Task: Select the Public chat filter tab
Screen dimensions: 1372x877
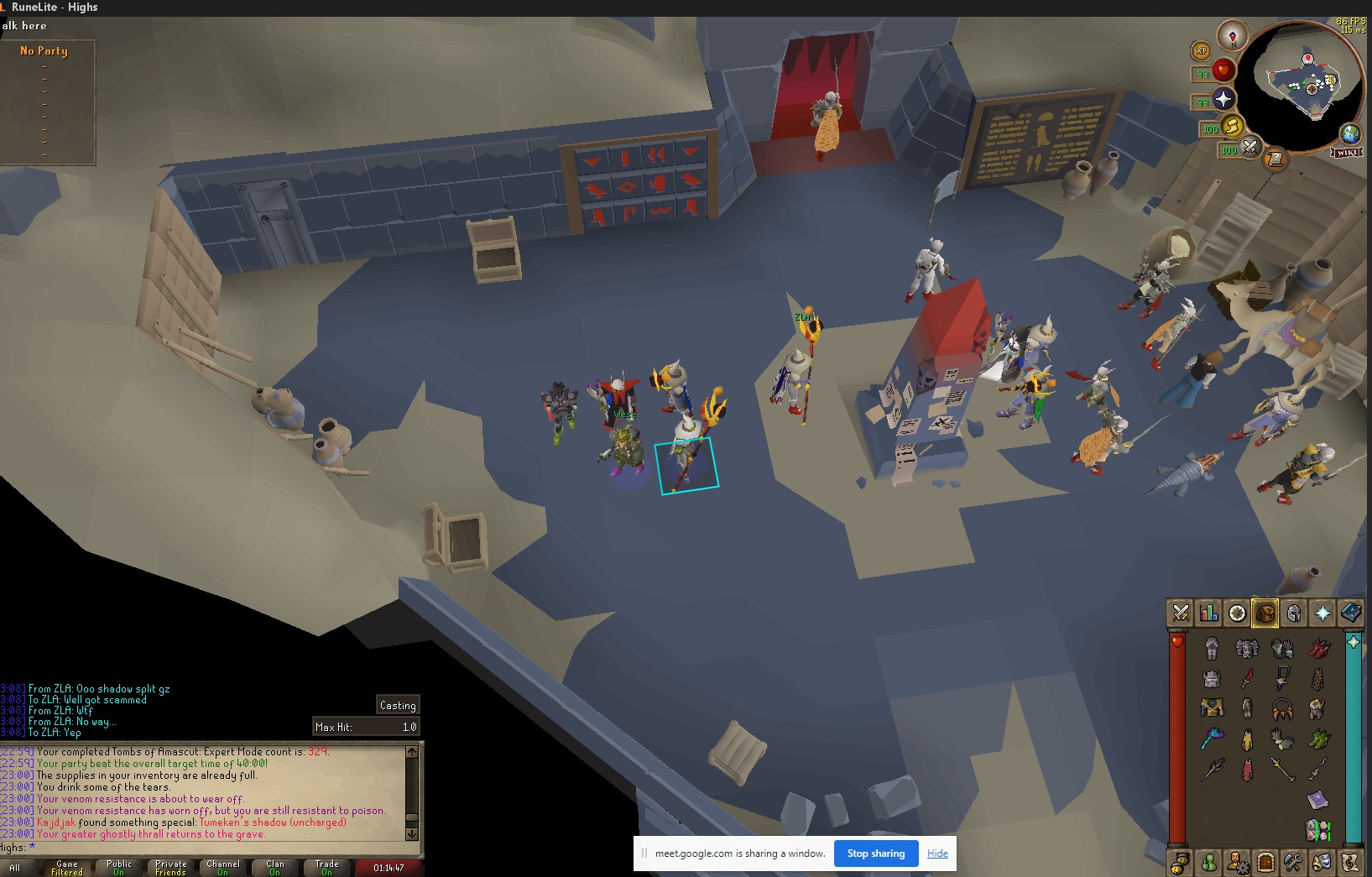Action: tap(119, 868)
